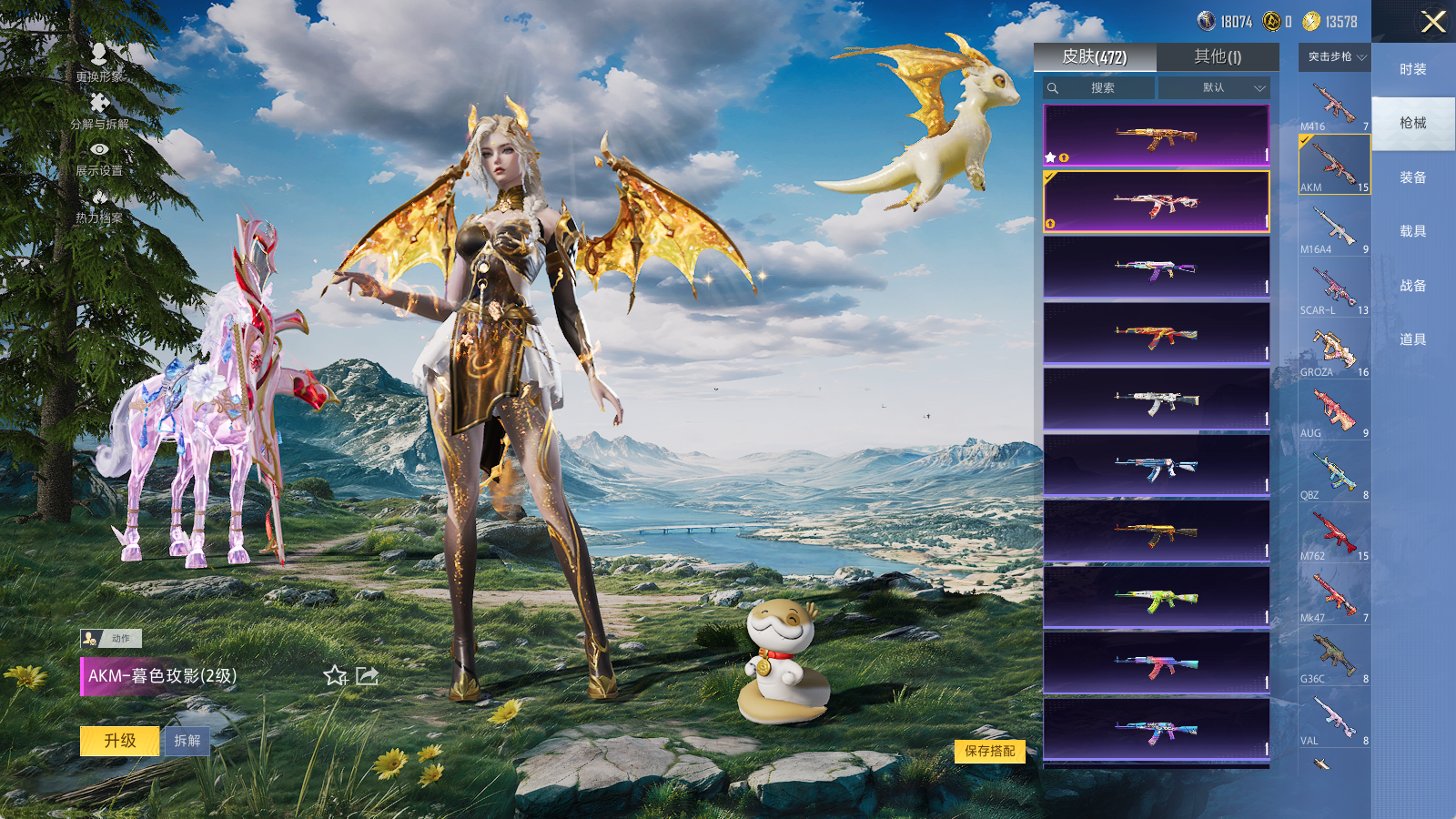Save loadout with 保存搭配 button
Screen dimensions: 1456x819
990,751
